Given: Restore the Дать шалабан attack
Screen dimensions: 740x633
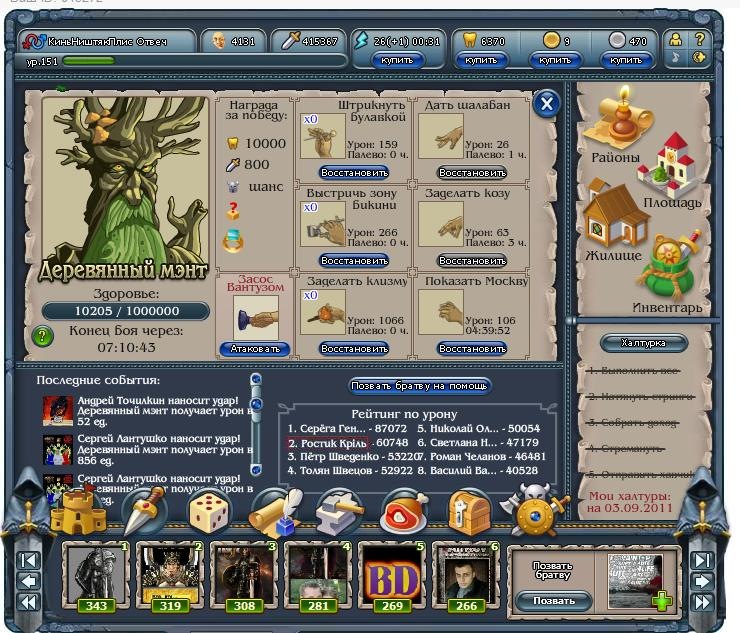Looking at the screenshot, I should click(472, 173).
